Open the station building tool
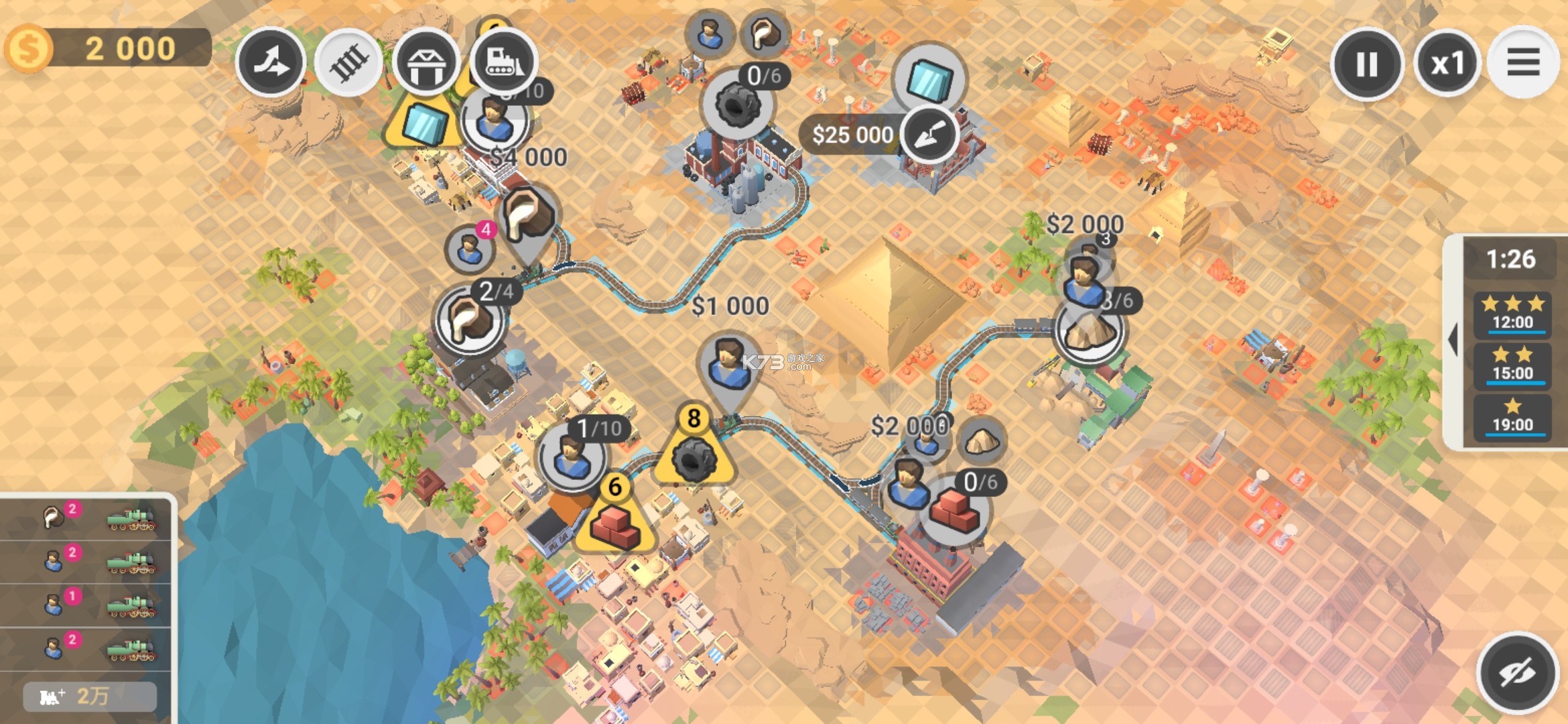Screen dimensions: 1568x724 (x=426, y=62)
